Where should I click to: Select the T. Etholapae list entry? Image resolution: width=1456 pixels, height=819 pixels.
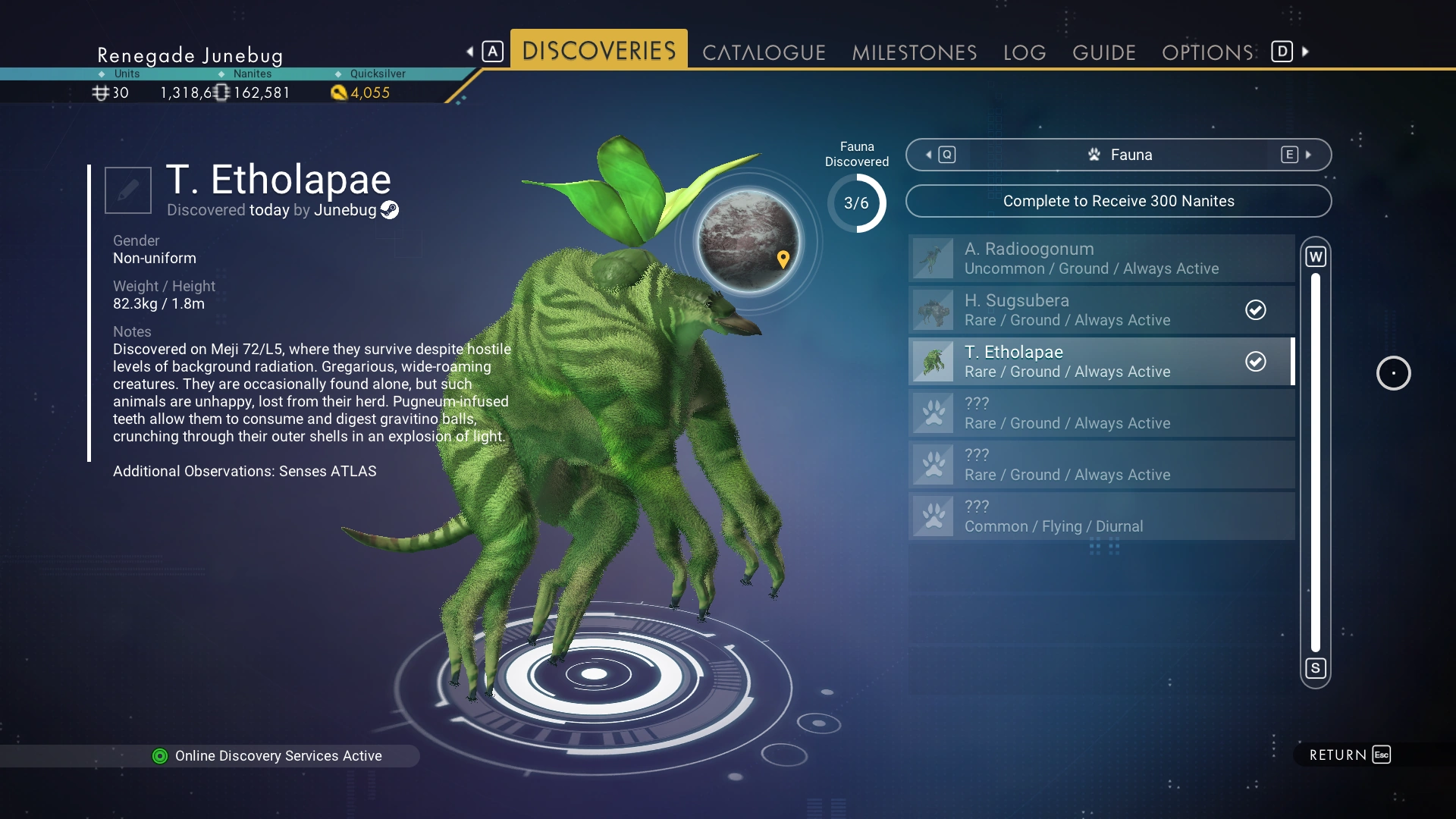(1101, 362)
